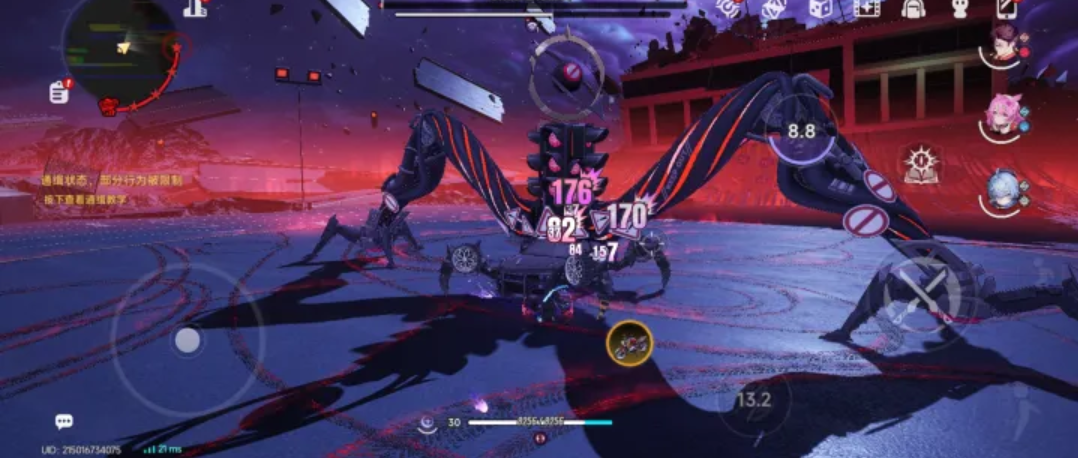Open the quest log clipboard icon
The height and width of the screenshot is (458, 1078).
[59, 92]
